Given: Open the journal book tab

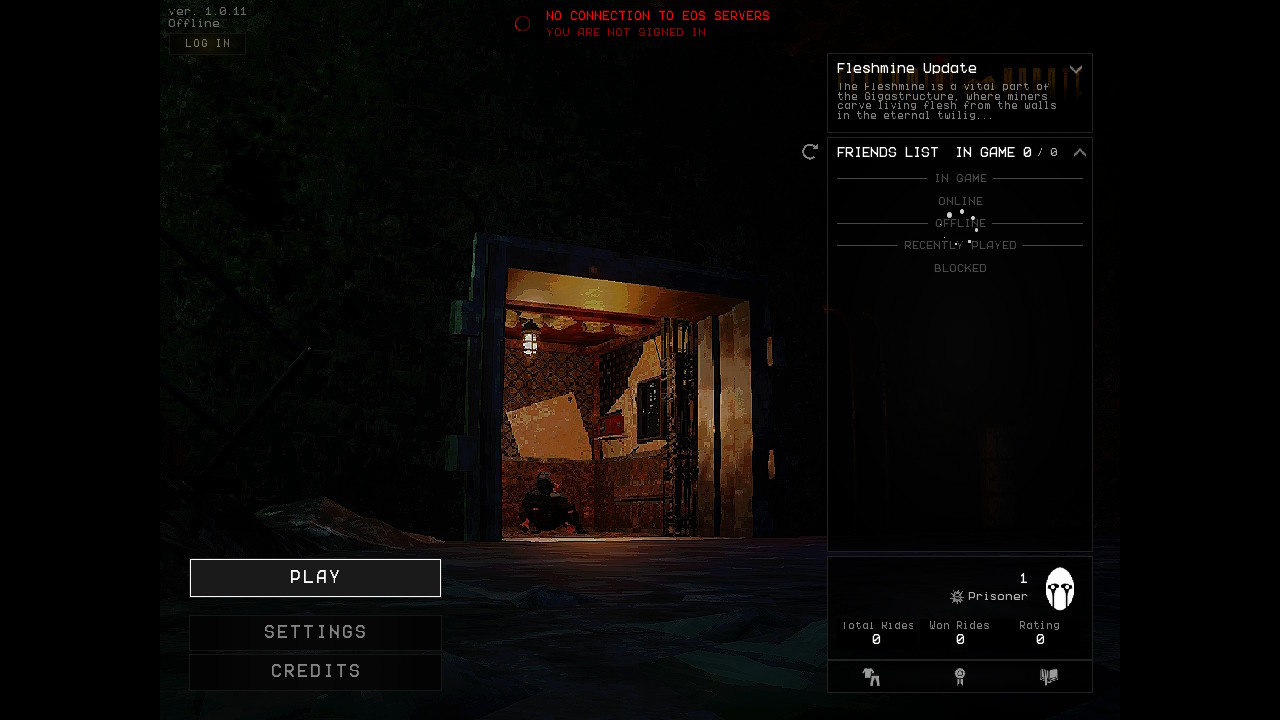Looking at the screenshot, I should (x=1048, y=677).
